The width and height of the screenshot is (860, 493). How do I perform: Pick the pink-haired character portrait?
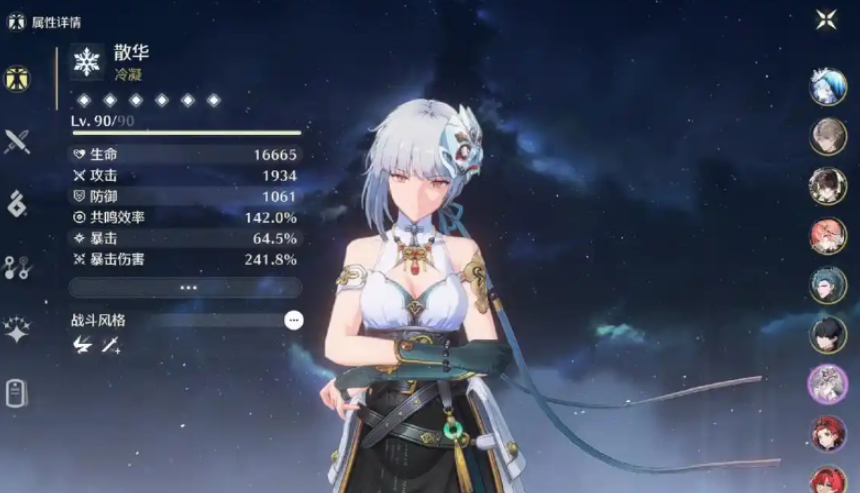coord(828,236)
